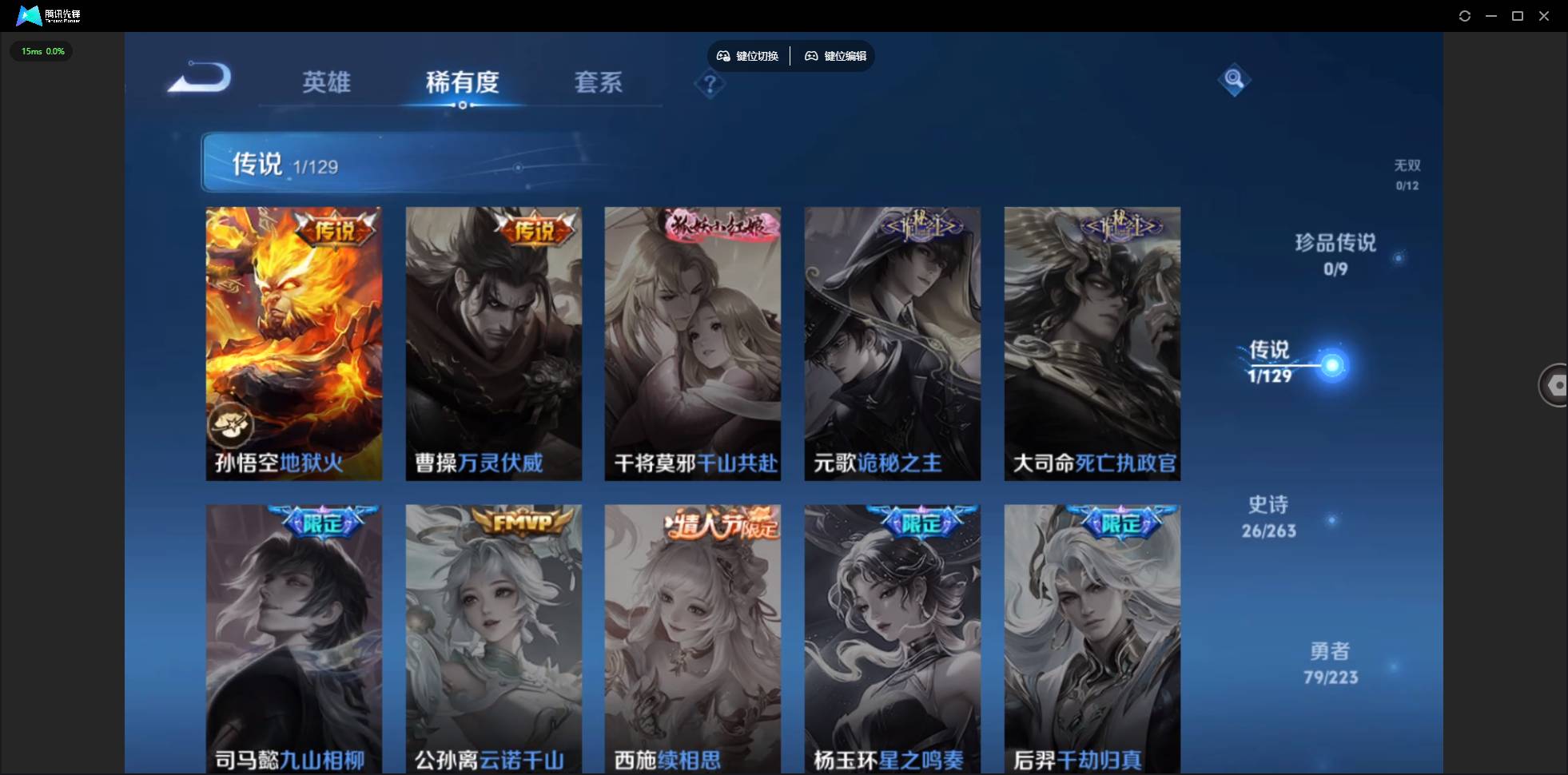This screenshot has height=775, width=1568.
Task: Open the 套系 tab
Action: [x=598, y=82]
